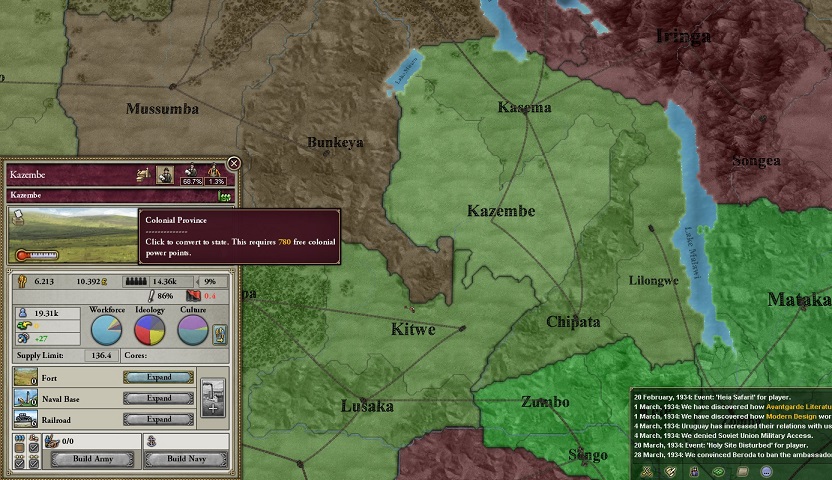832x480 pixels.
Task: Open the Workforce pie chart
Action: pos(107,331)
